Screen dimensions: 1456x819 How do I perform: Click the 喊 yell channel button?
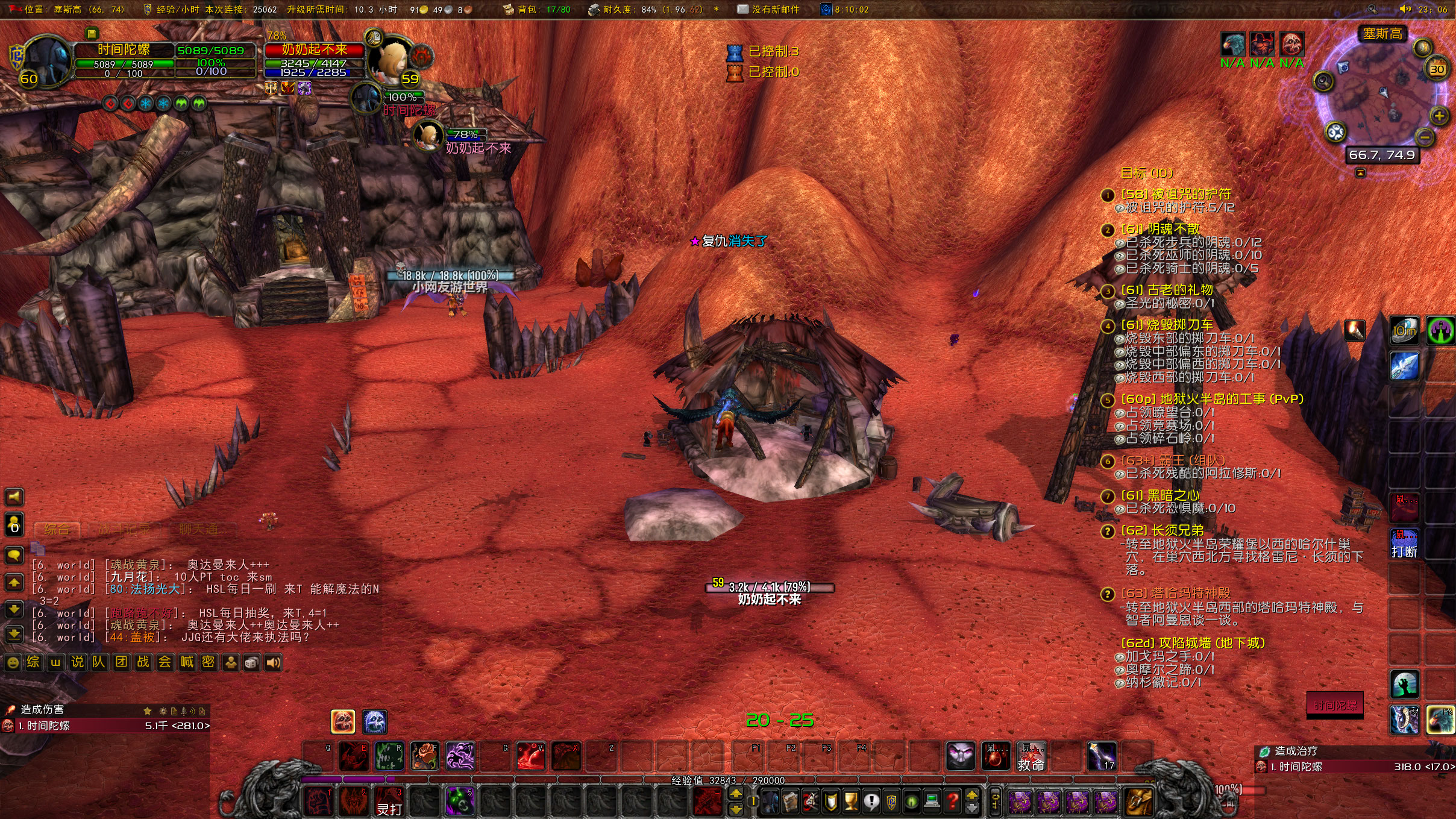(x=187, y=662)
